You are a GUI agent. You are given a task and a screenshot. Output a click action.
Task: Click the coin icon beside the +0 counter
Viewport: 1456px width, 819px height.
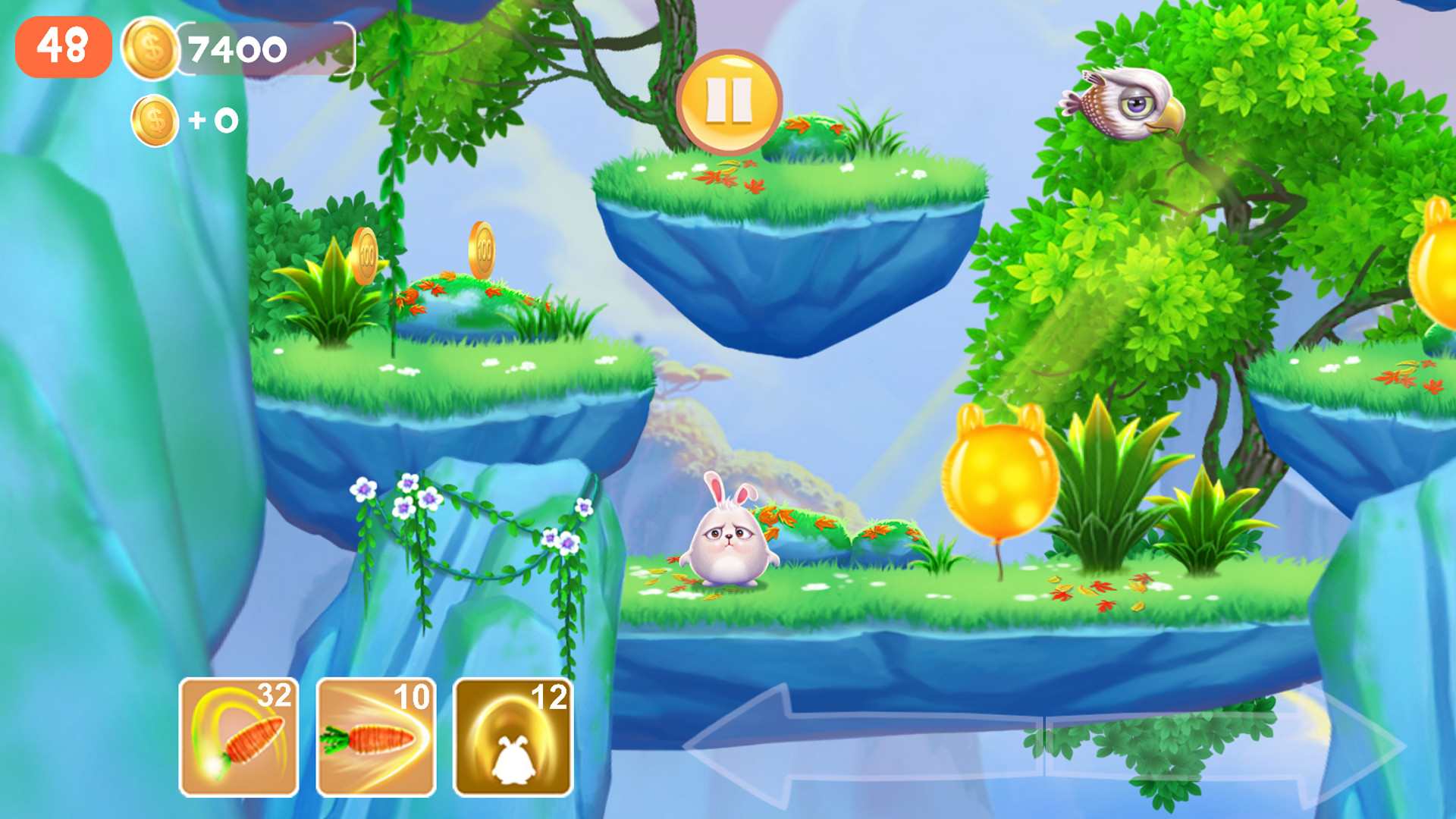[155, 118]
